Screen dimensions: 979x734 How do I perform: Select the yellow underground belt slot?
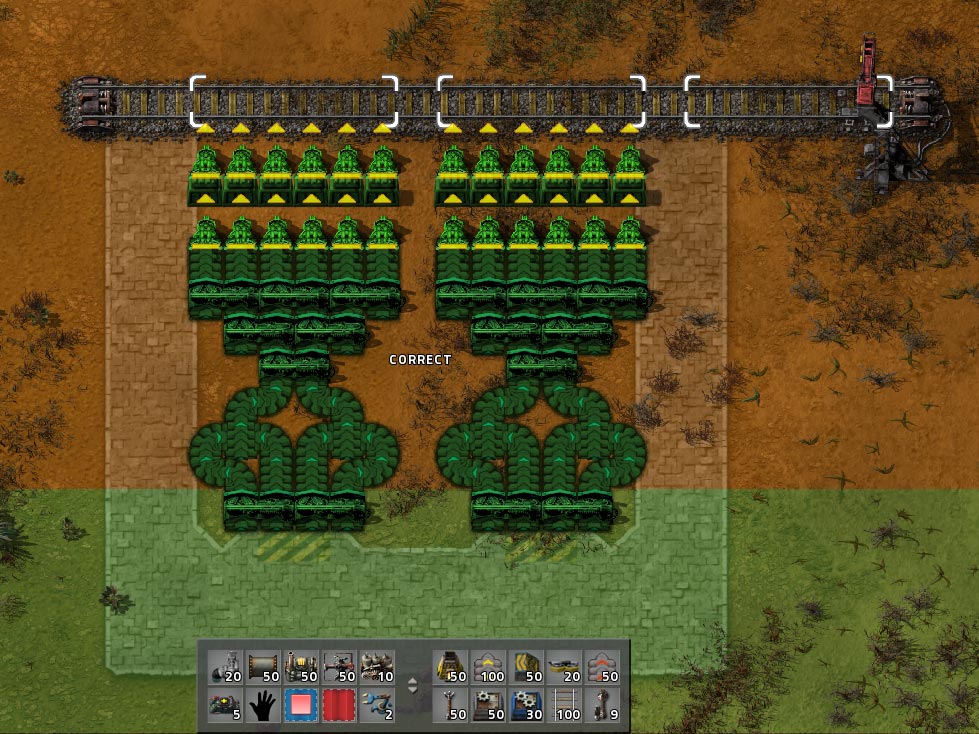tap(452, 667)
